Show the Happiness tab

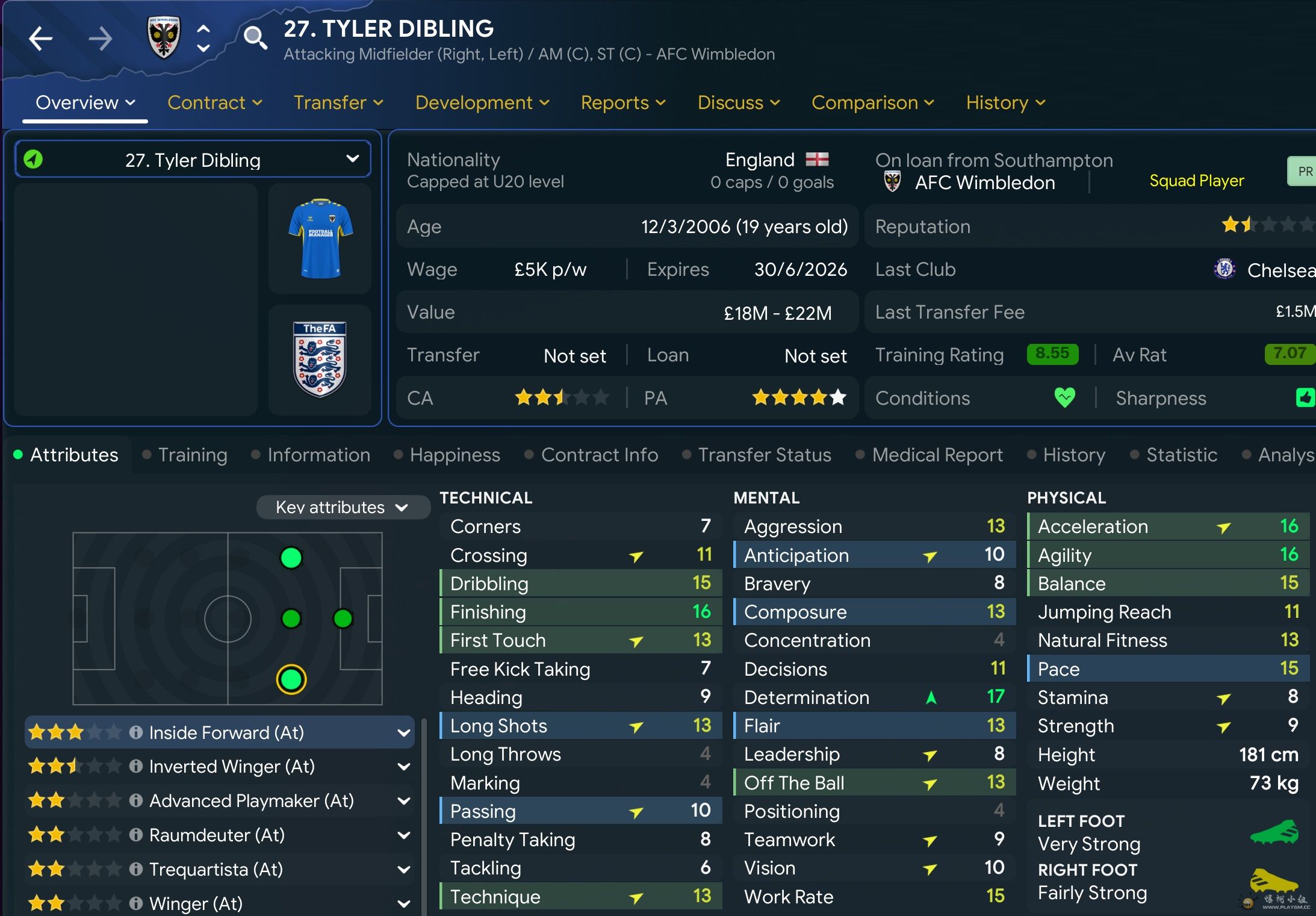[455, 455]
